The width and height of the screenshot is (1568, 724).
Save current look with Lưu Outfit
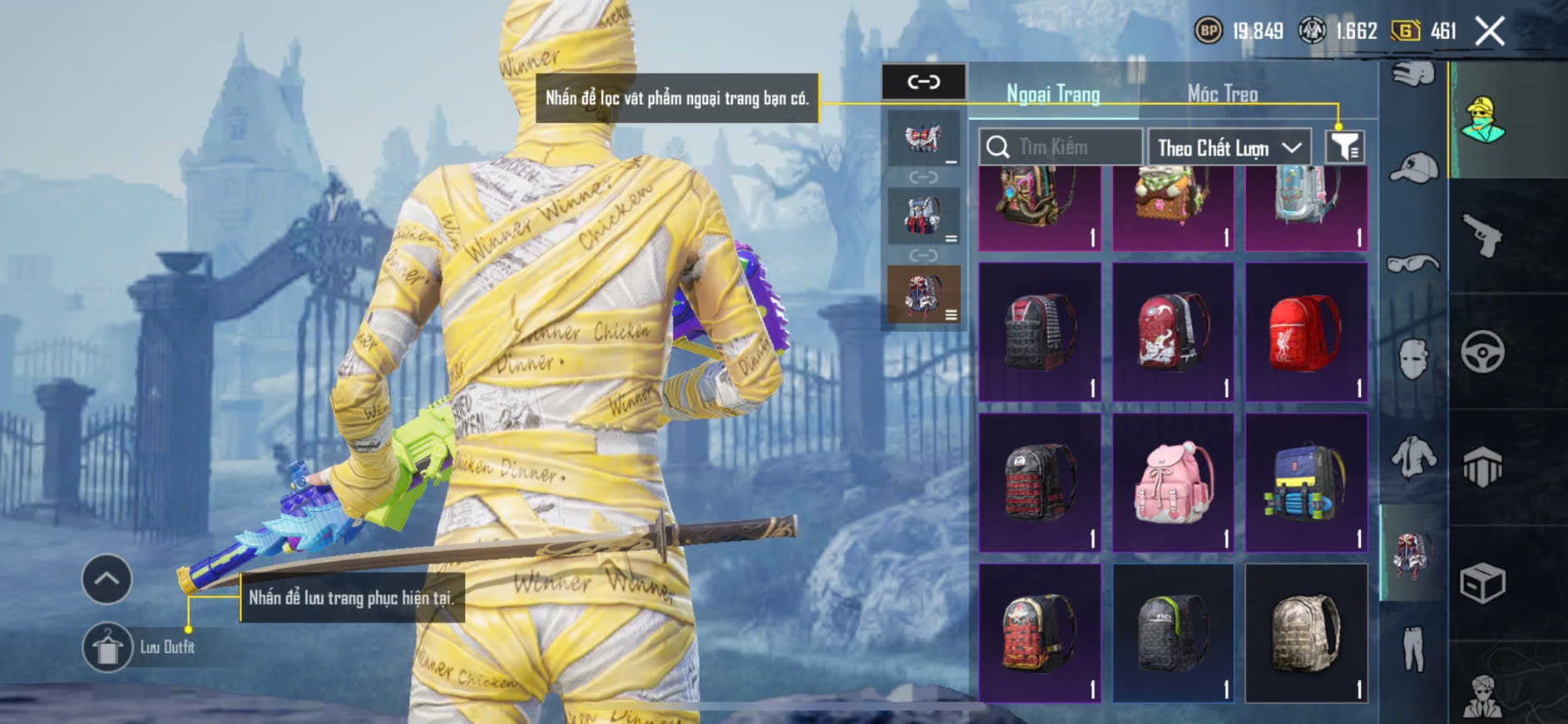coord(108,647)
